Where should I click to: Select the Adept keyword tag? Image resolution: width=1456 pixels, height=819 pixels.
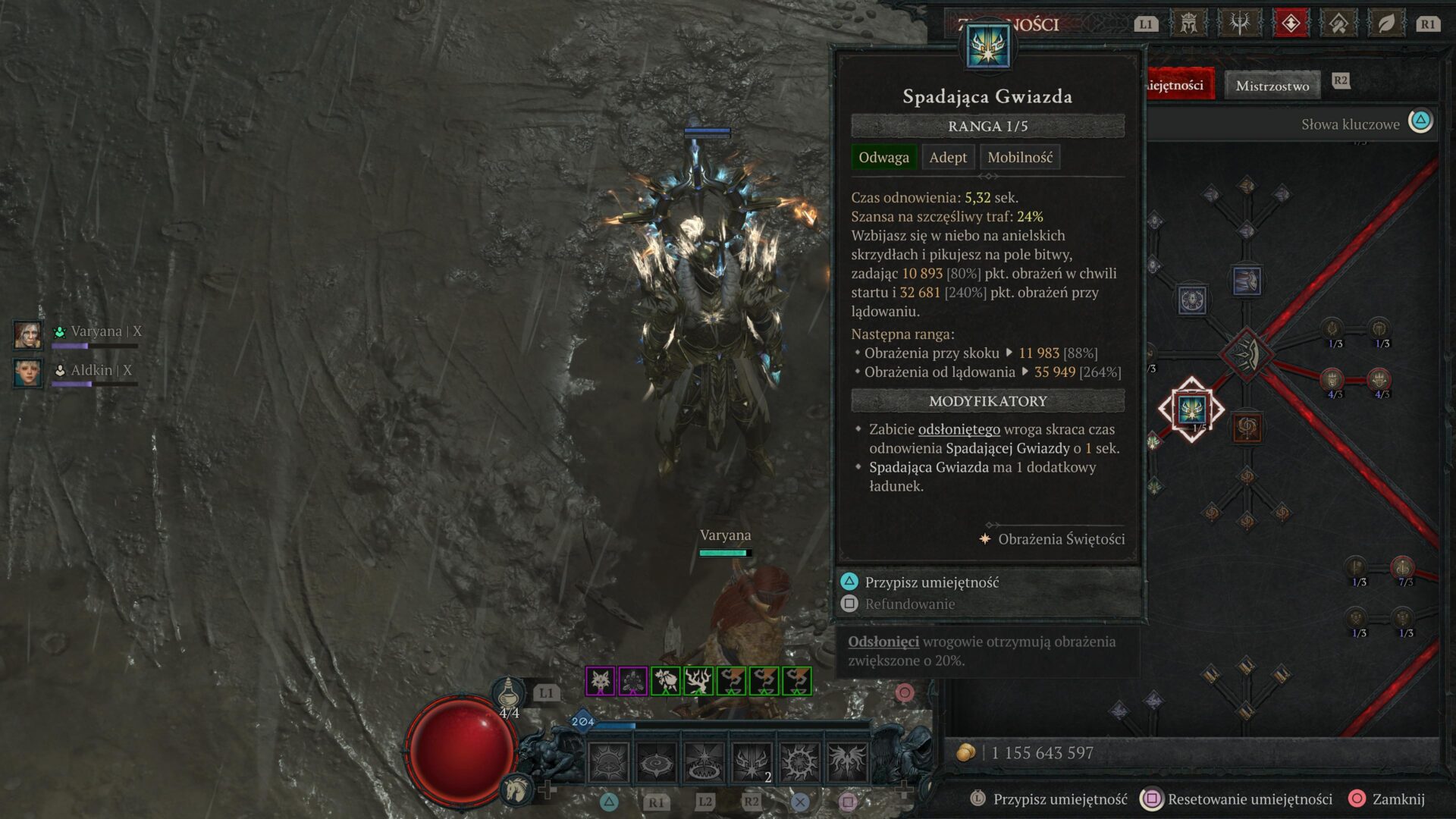click(x=948, y=158)
